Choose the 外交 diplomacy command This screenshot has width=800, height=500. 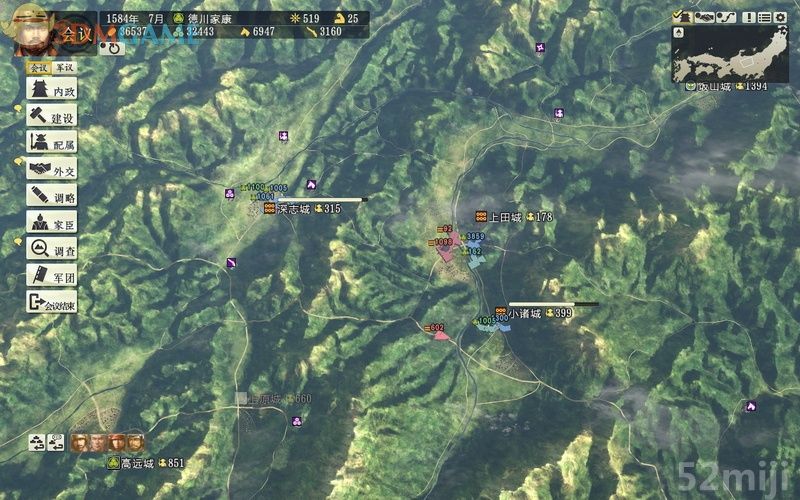pyautogui.click(x=53, y=170)
